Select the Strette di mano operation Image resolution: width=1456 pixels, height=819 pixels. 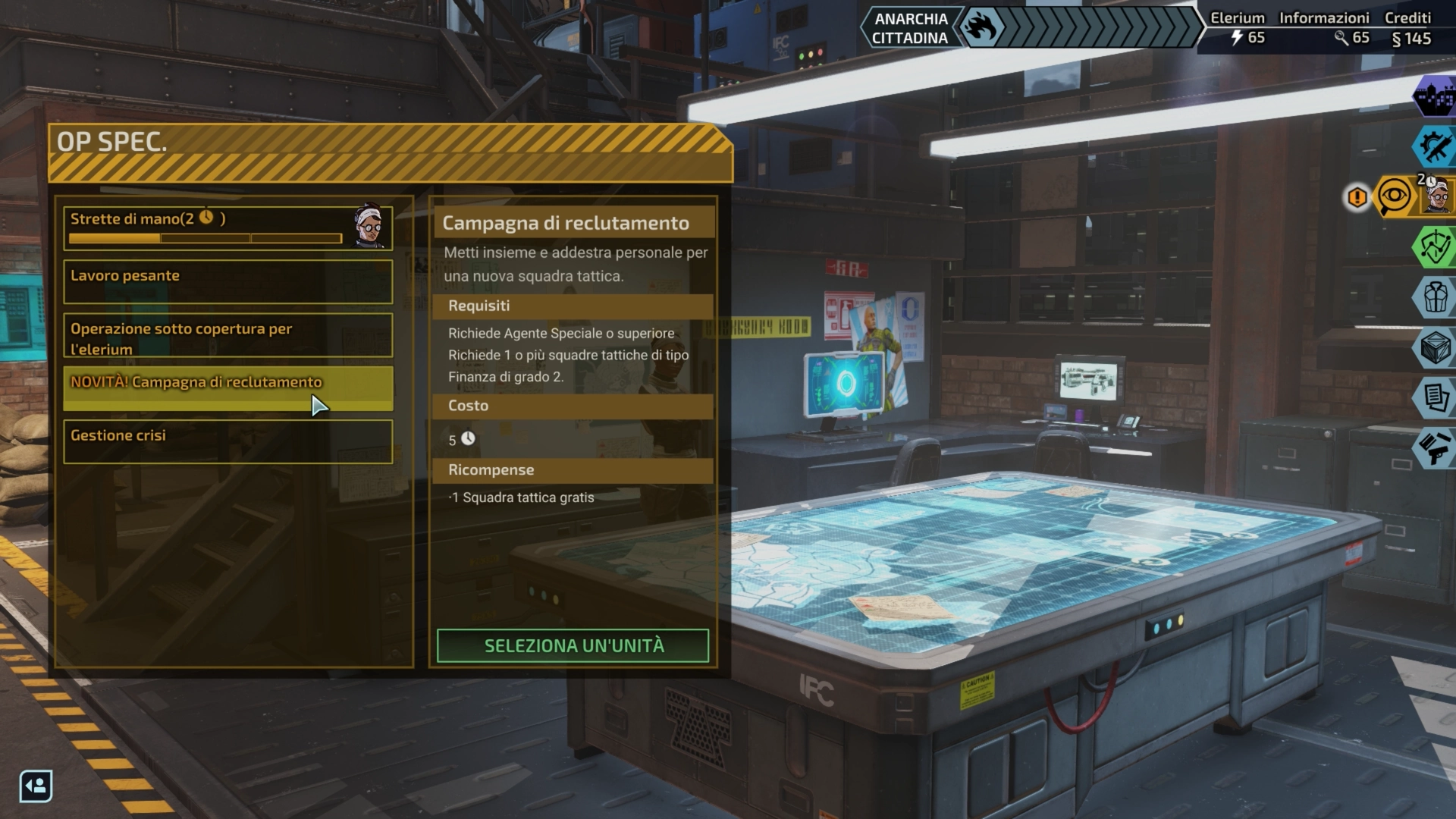coord(205,227)
